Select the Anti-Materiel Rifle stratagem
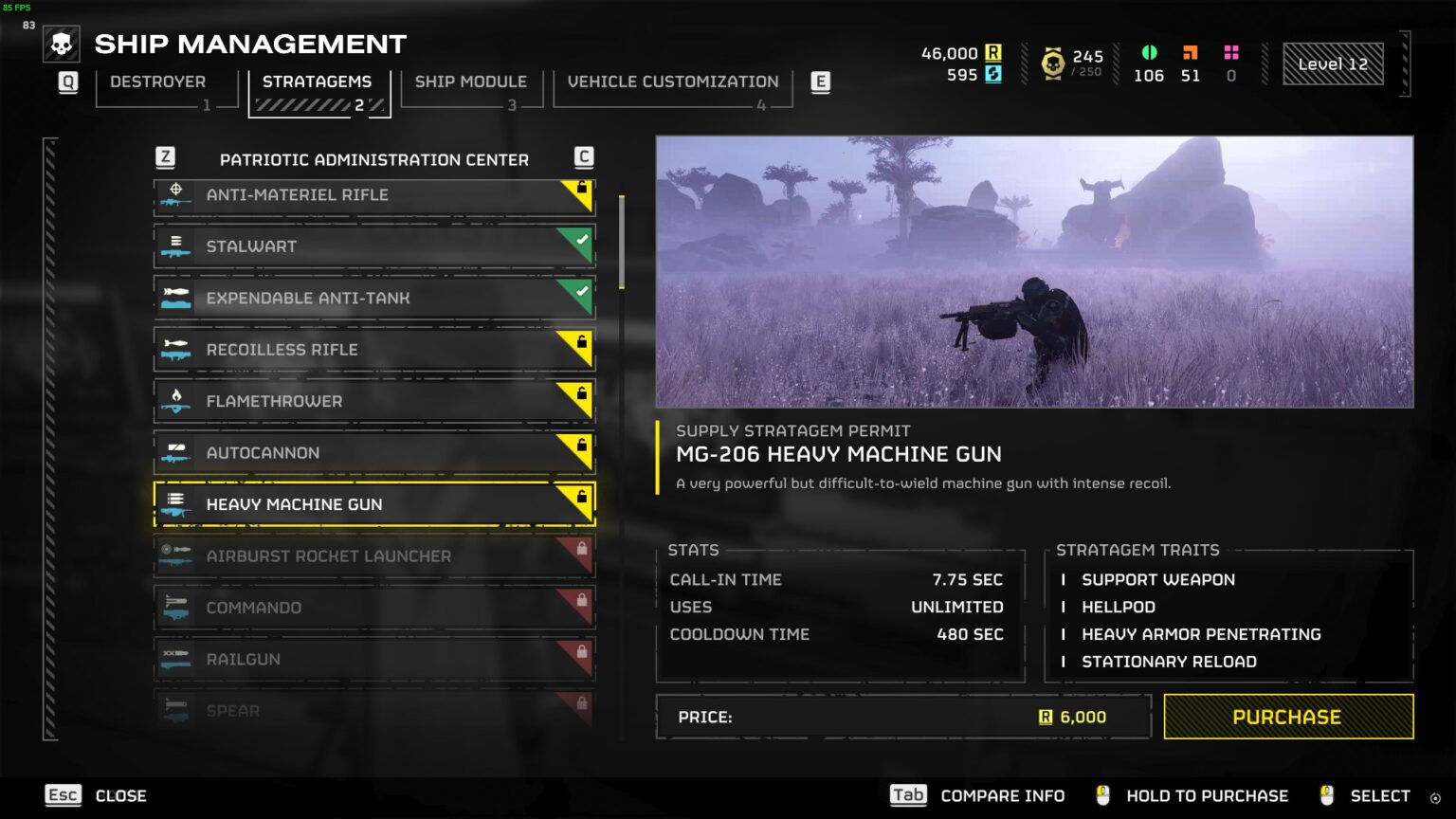 pyautogui.click(x=373, y=195)
